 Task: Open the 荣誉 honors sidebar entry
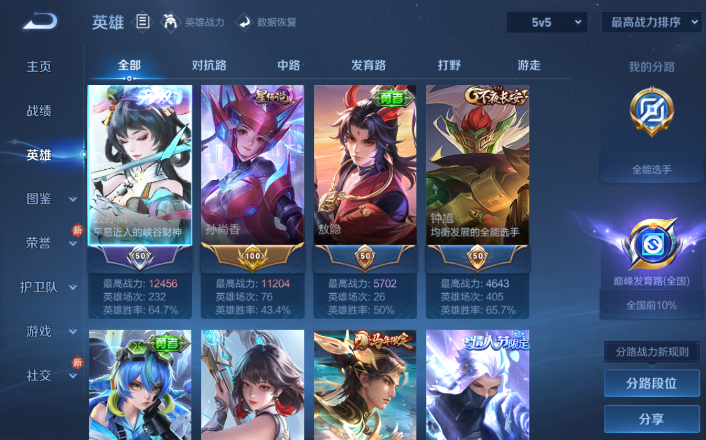[x=50, y=243]
